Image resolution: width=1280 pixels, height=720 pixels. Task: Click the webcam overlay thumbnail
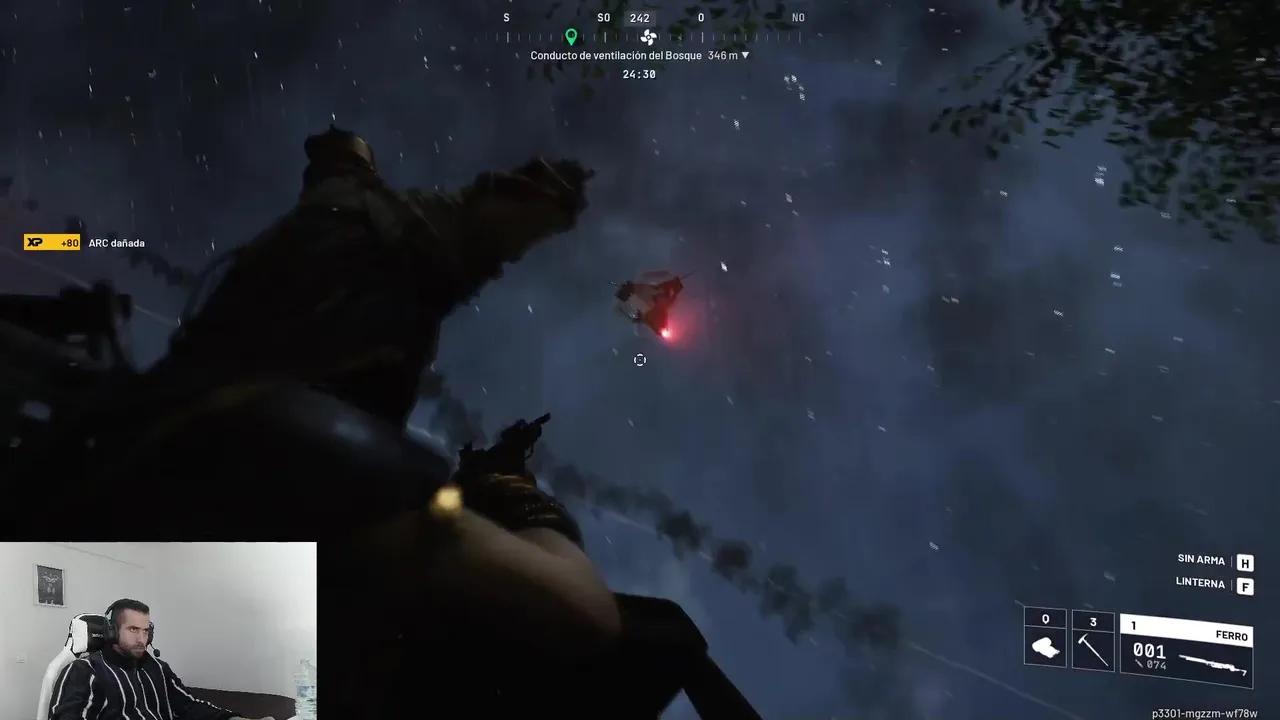158,630
